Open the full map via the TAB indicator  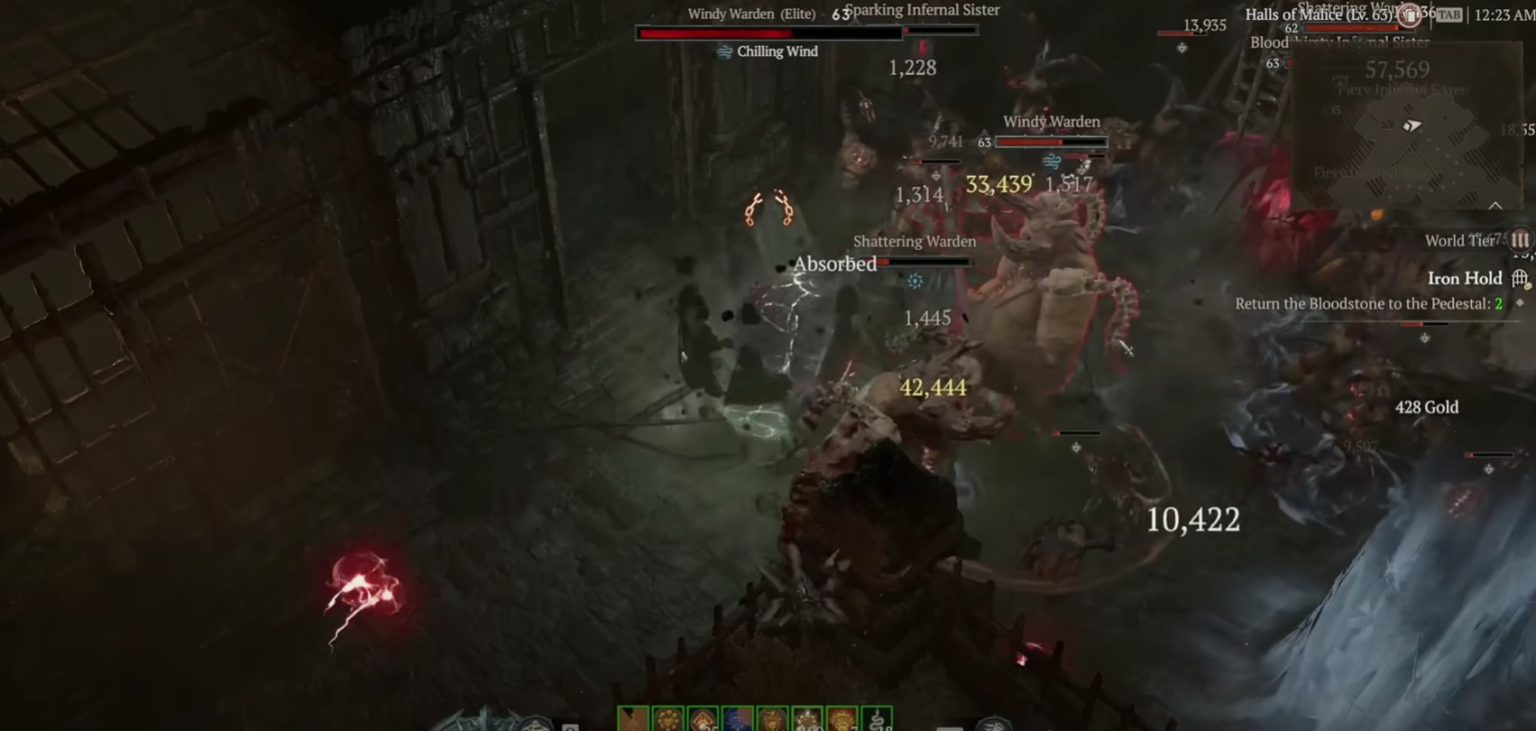1449,14
